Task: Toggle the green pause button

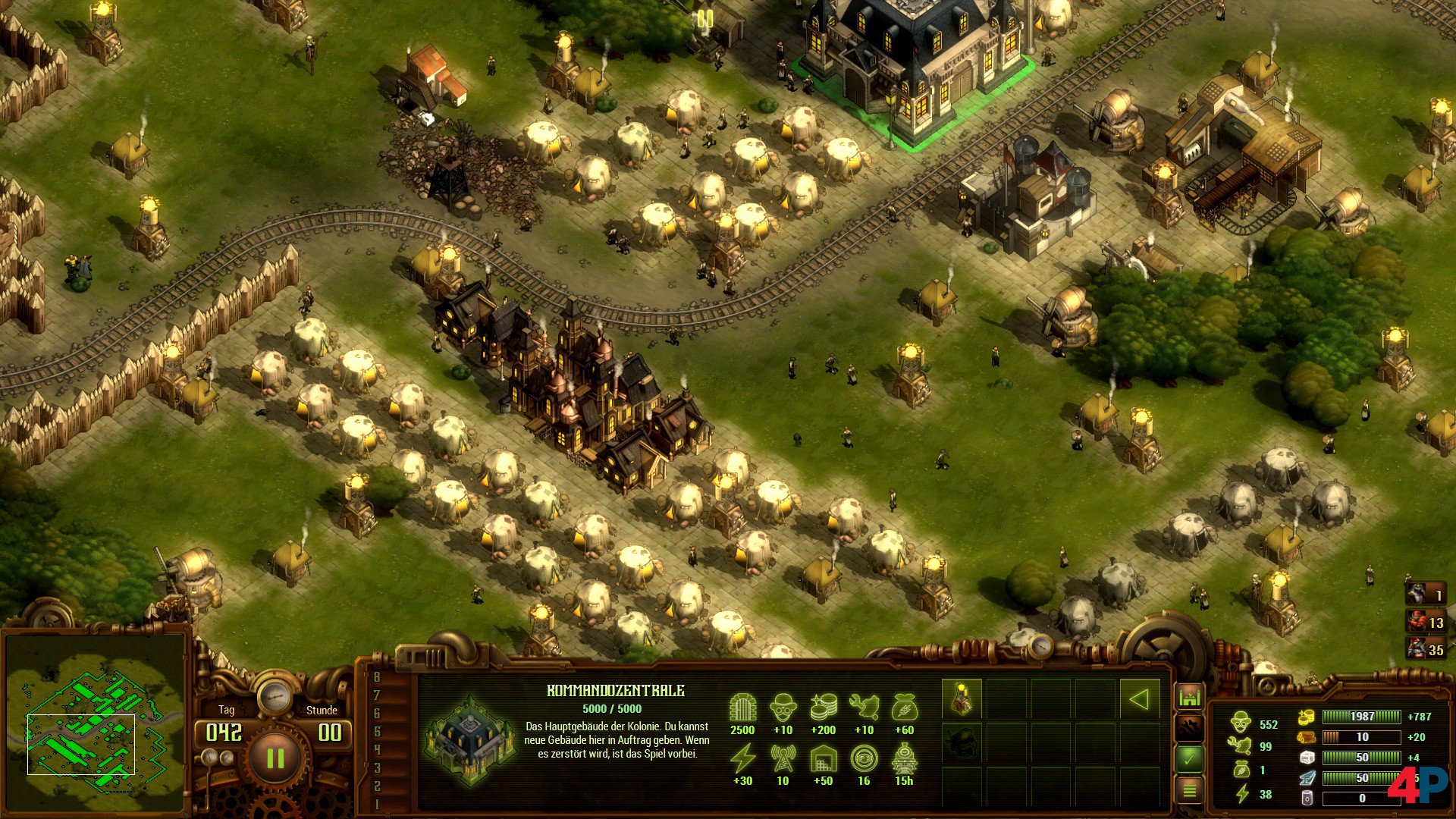Action: point(275,757)
